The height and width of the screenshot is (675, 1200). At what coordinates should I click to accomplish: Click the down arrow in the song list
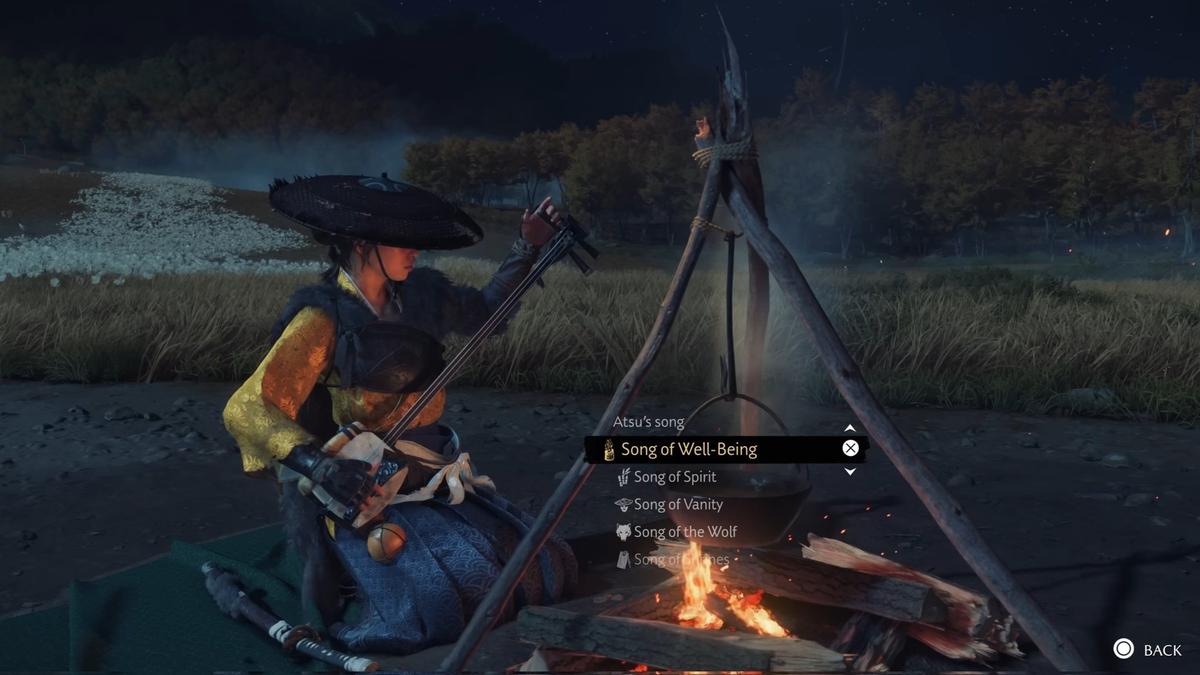point(850,471)
